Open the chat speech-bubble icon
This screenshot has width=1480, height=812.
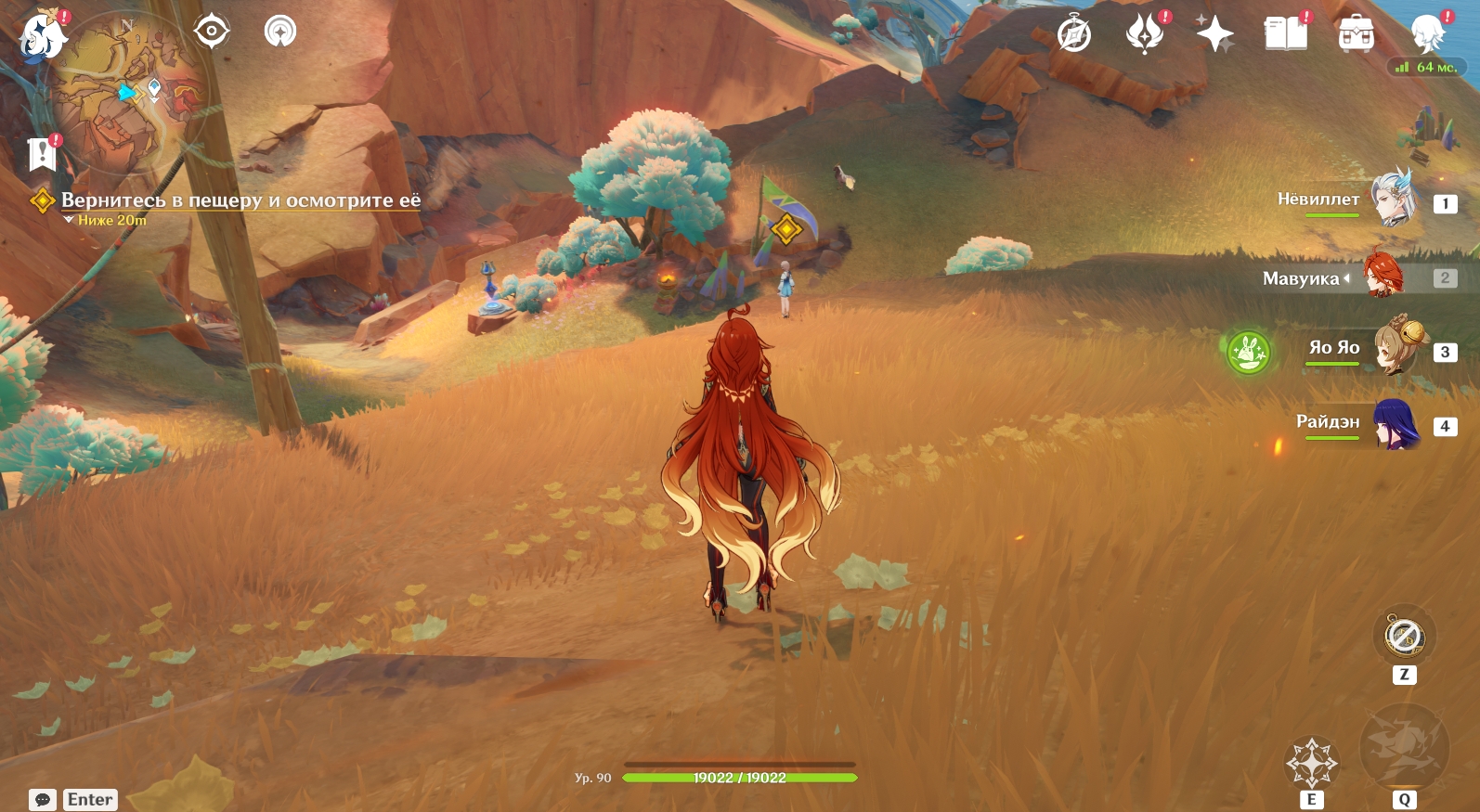(43, 800)
